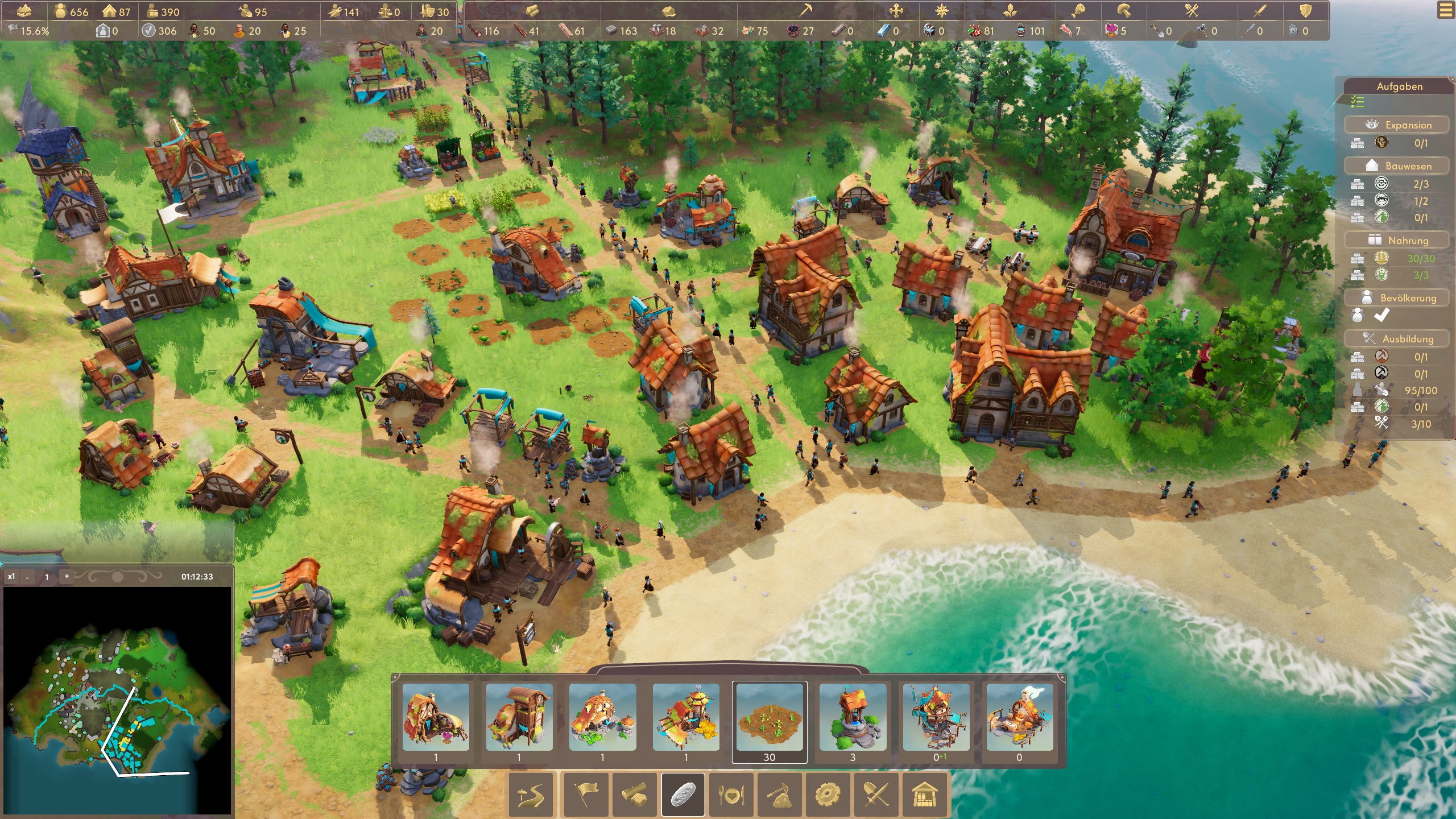
Task: Select the mining category with pickaxe icon
Action: [779, 795]
